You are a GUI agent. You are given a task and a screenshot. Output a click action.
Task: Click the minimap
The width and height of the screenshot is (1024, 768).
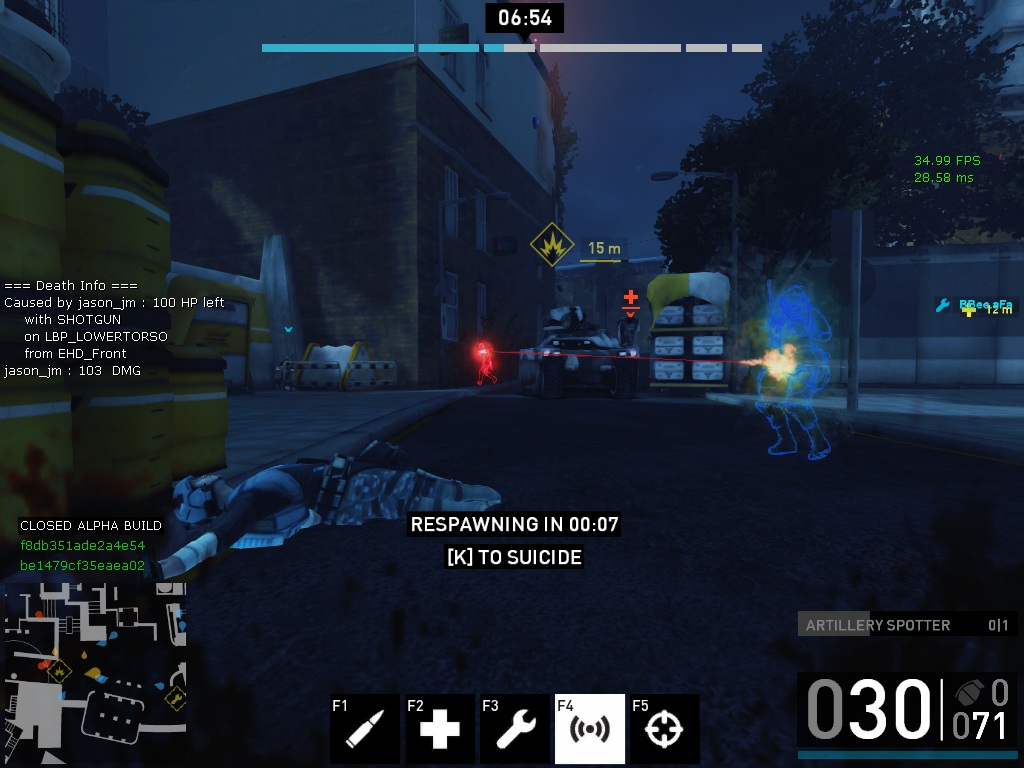(95, 660)
